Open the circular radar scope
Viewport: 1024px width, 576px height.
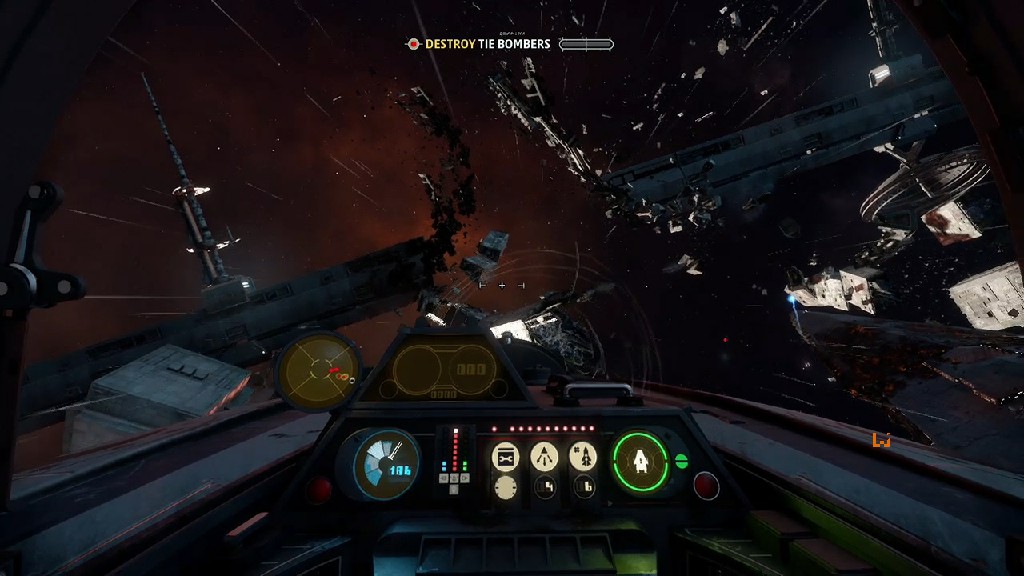click(x=317, y=371)
